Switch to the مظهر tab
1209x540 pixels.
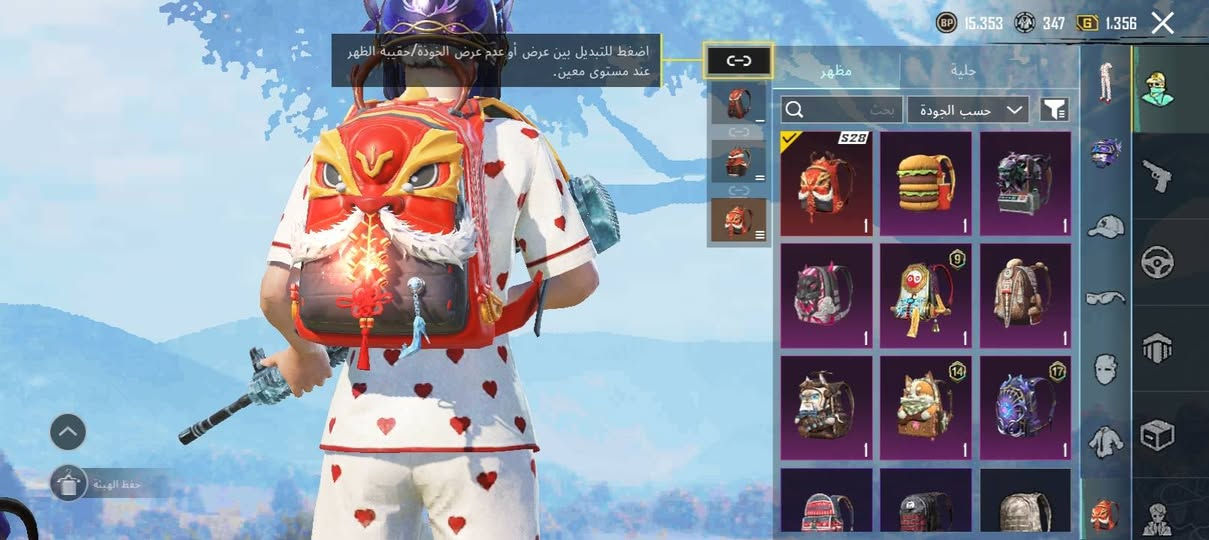[836, 72]
